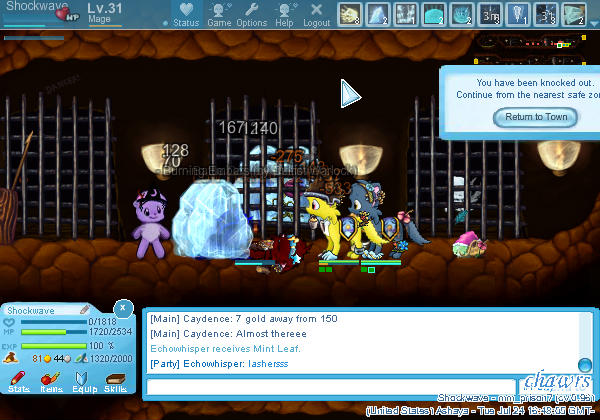
Task: Click the pencil edit icon beside Shockwave
Action: tap(85, 310)
